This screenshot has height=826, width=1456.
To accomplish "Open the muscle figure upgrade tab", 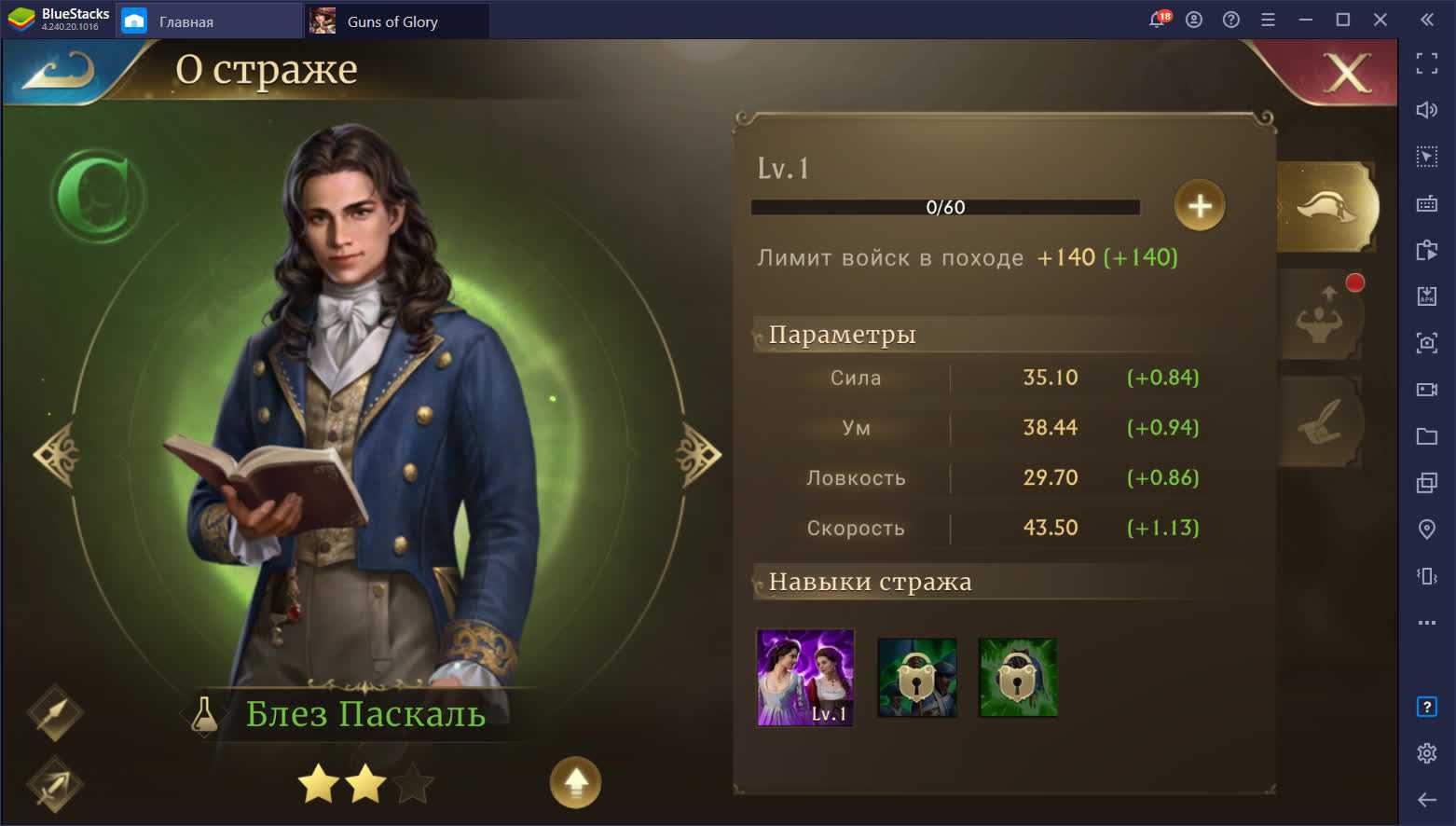I will [x=1319, y=317].
